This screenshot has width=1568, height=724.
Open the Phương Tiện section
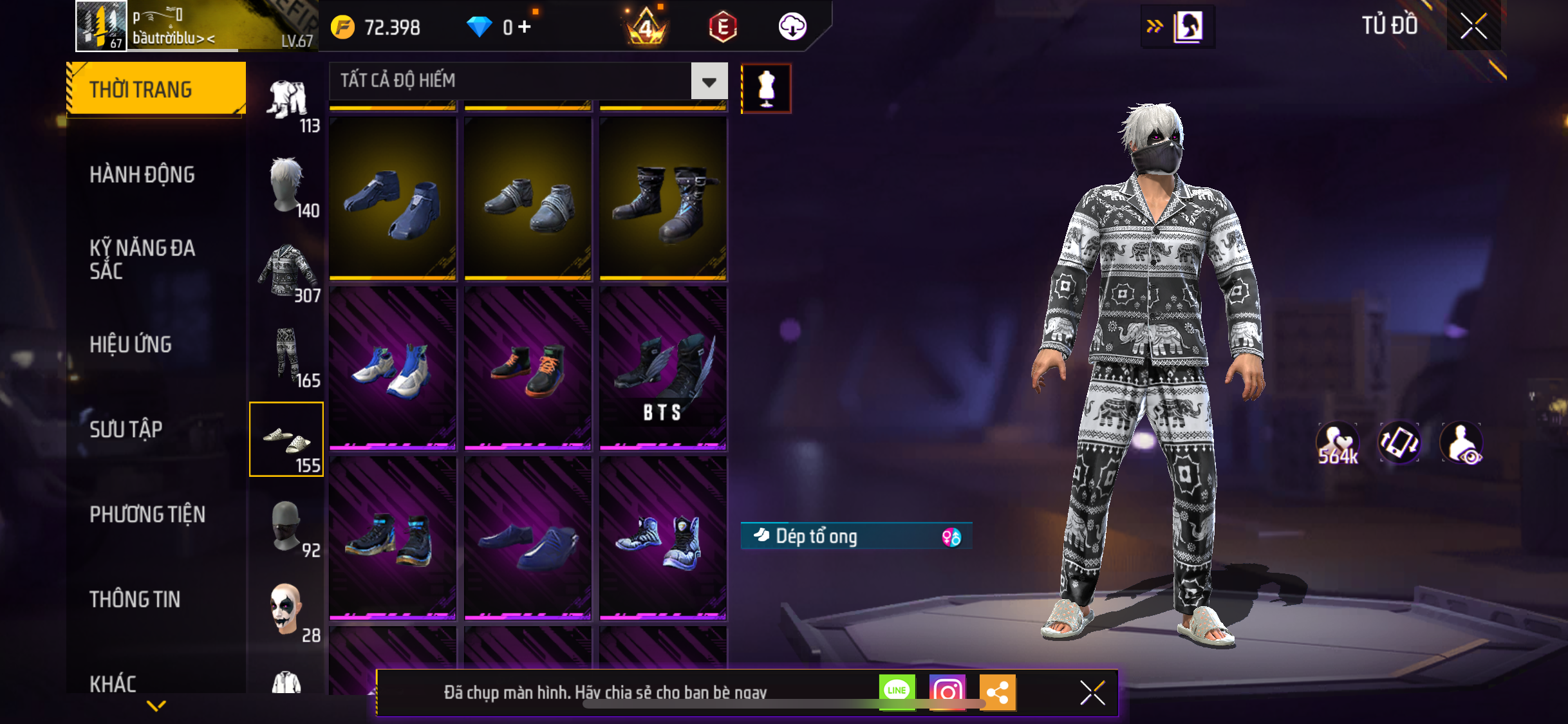click(x=147, y=514)
